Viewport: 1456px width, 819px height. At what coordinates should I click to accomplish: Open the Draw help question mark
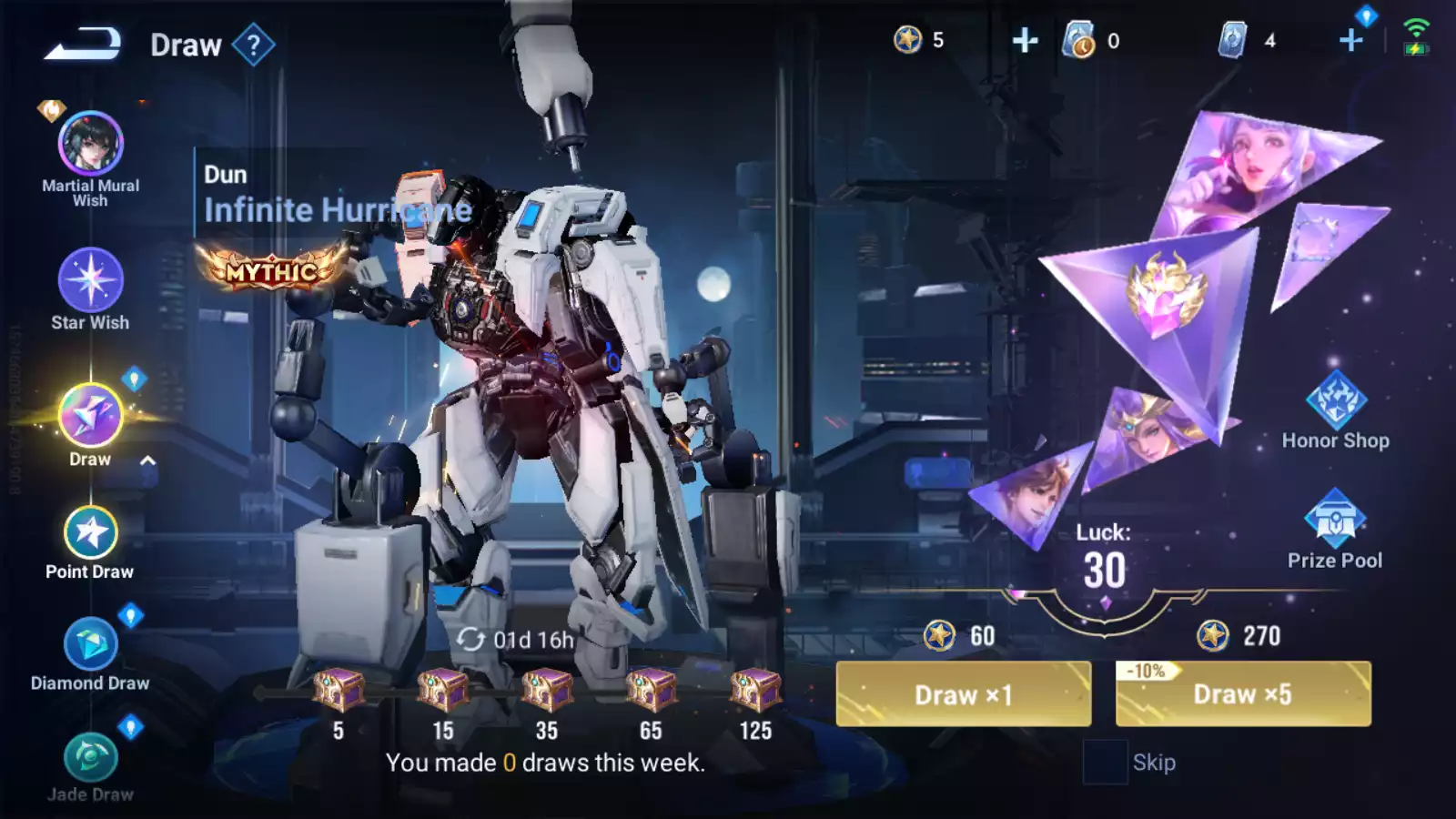point(253,45)
